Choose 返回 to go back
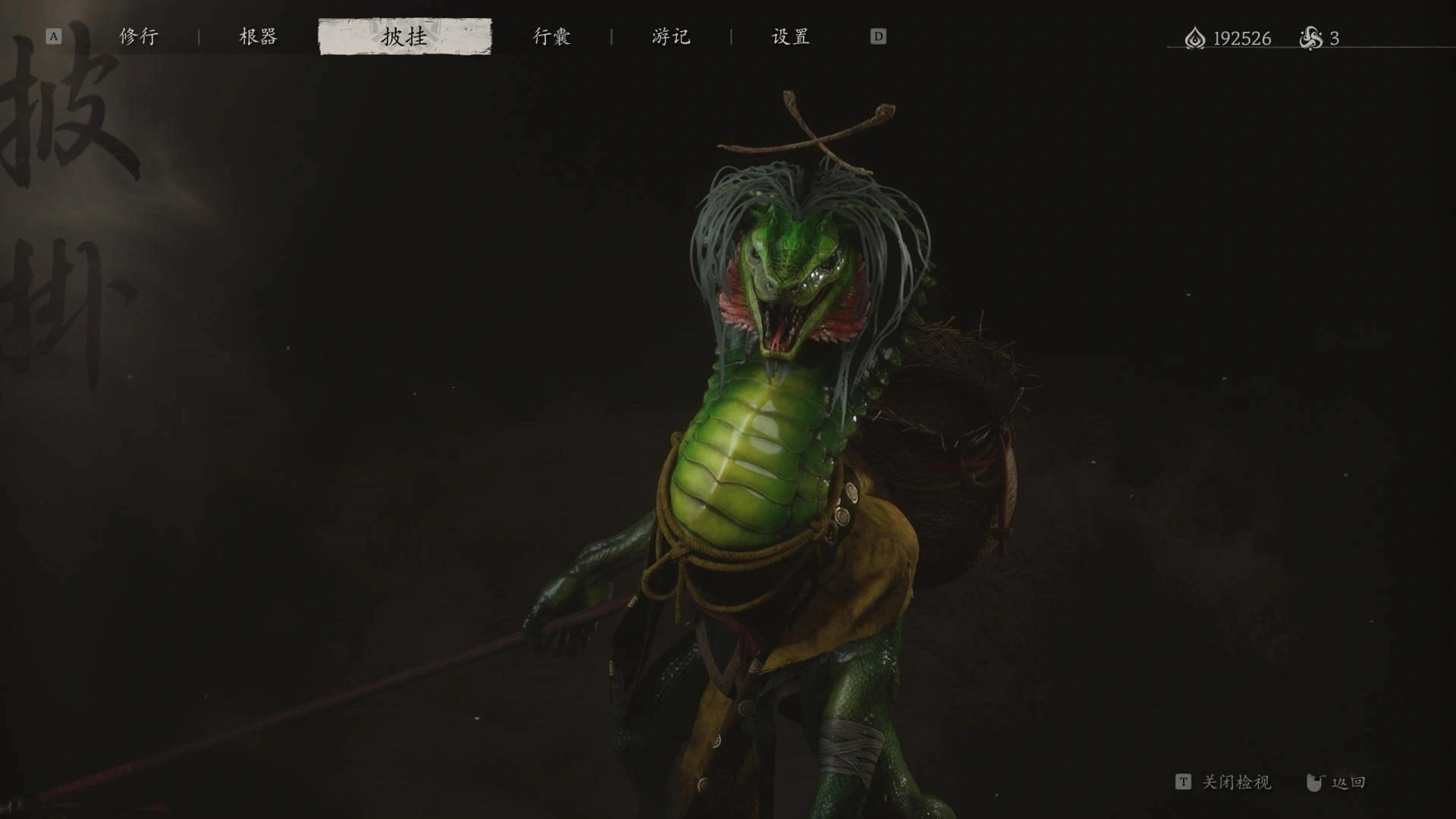The height and width of the screenshot is (819, 1456). (1348, 782)
